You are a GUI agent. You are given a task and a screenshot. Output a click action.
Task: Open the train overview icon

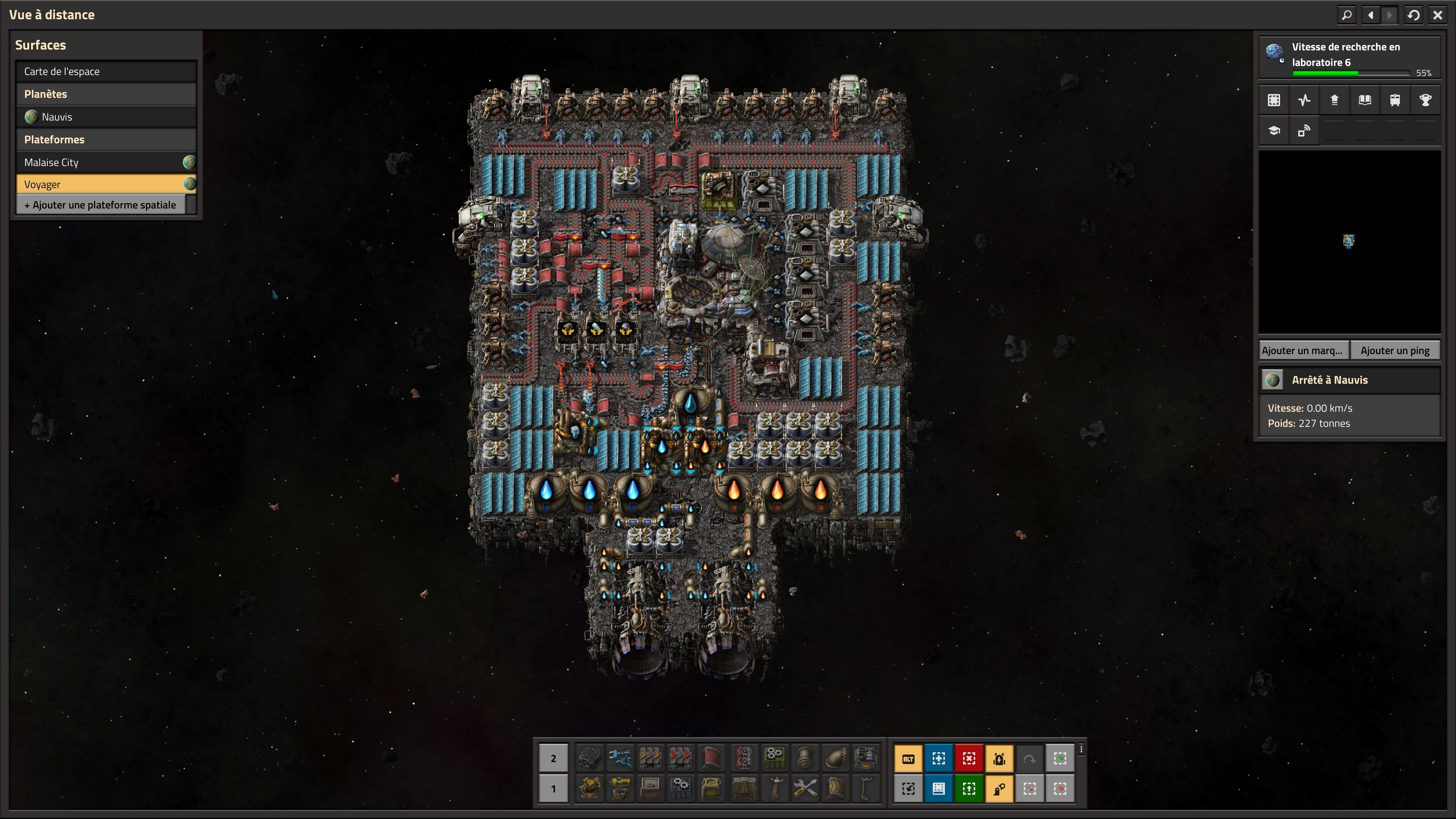[x=1395, y=100]
